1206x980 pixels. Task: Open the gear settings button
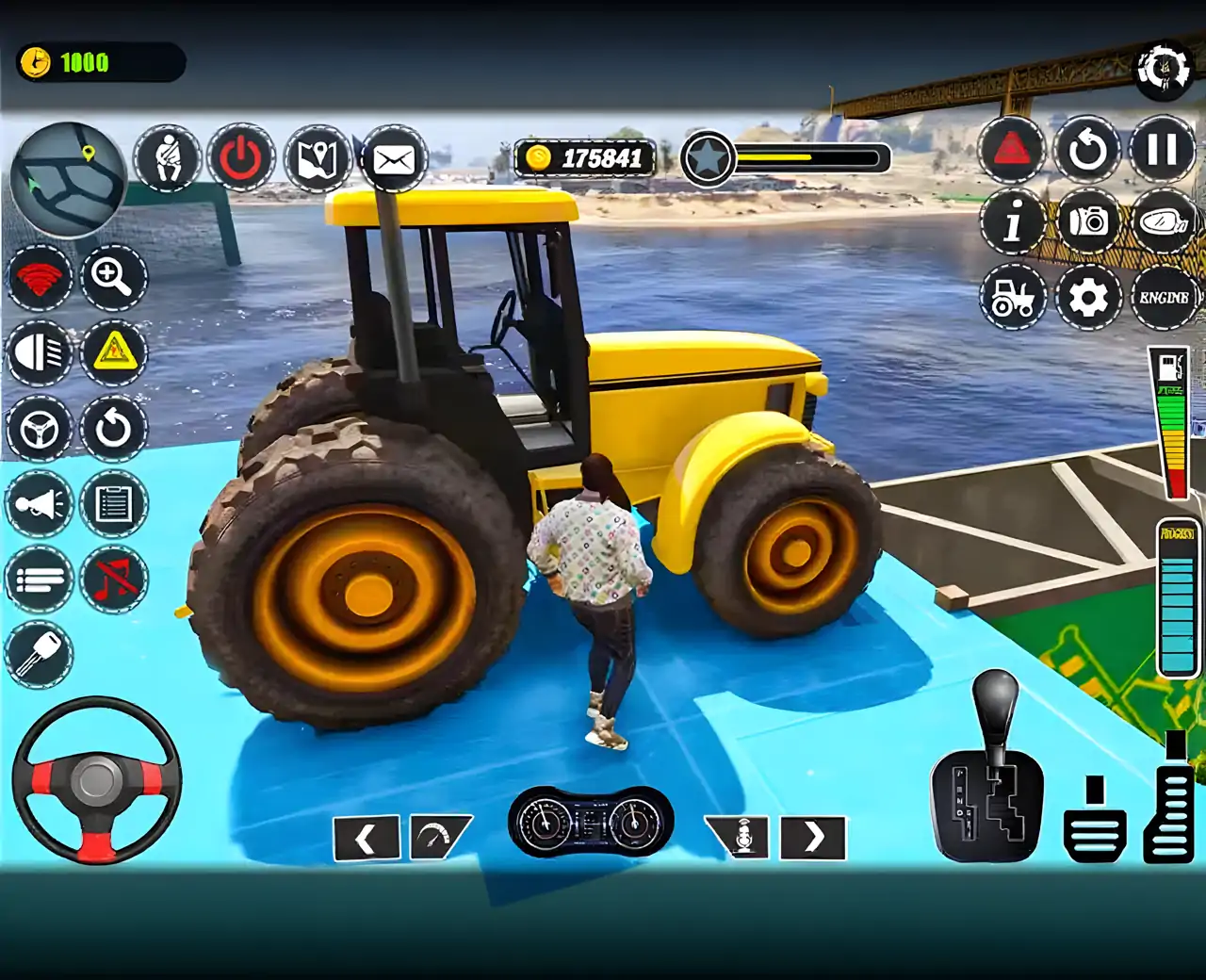1088,298
